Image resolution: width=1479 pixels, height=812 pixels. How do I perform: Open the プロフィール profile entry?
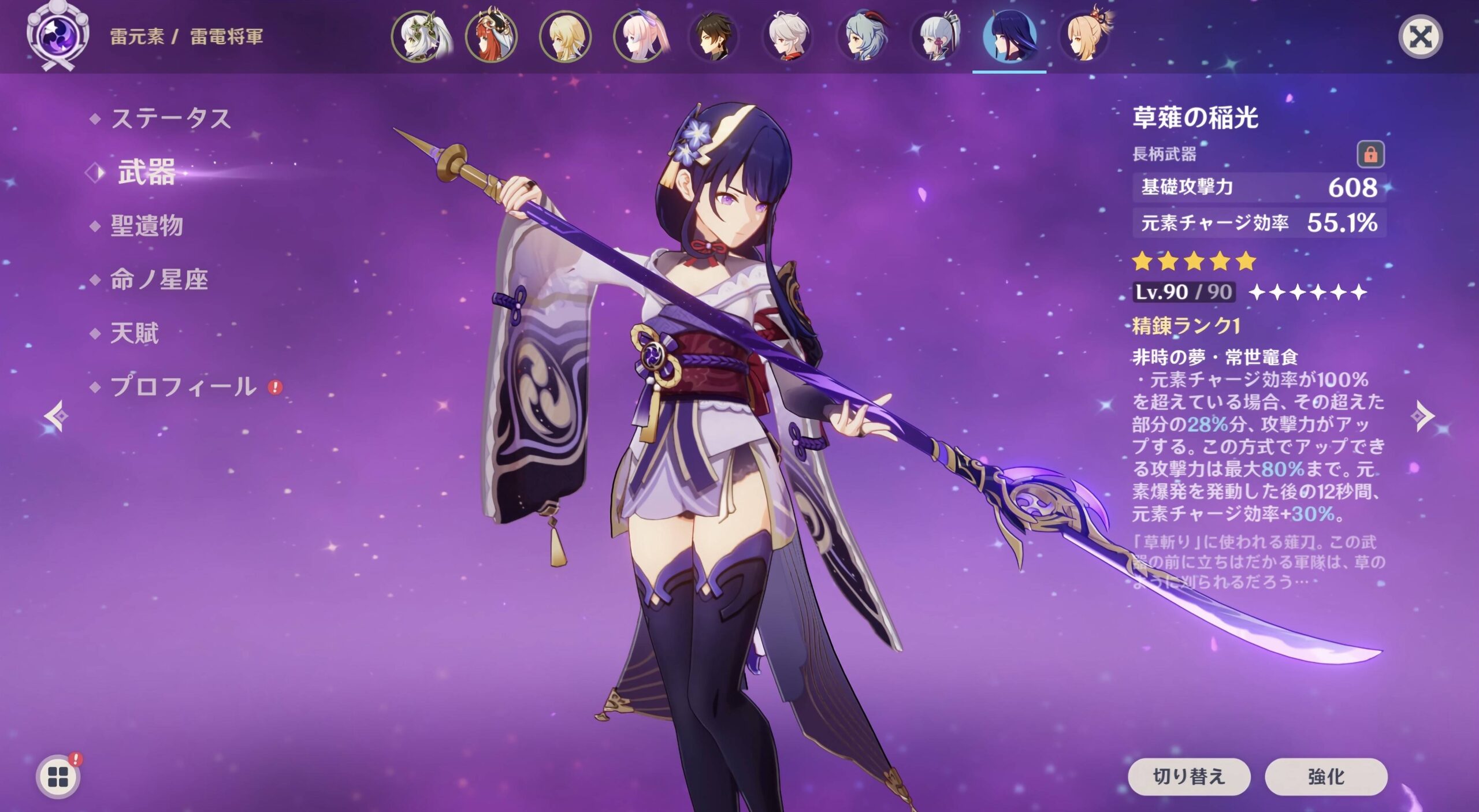[183, 386]
